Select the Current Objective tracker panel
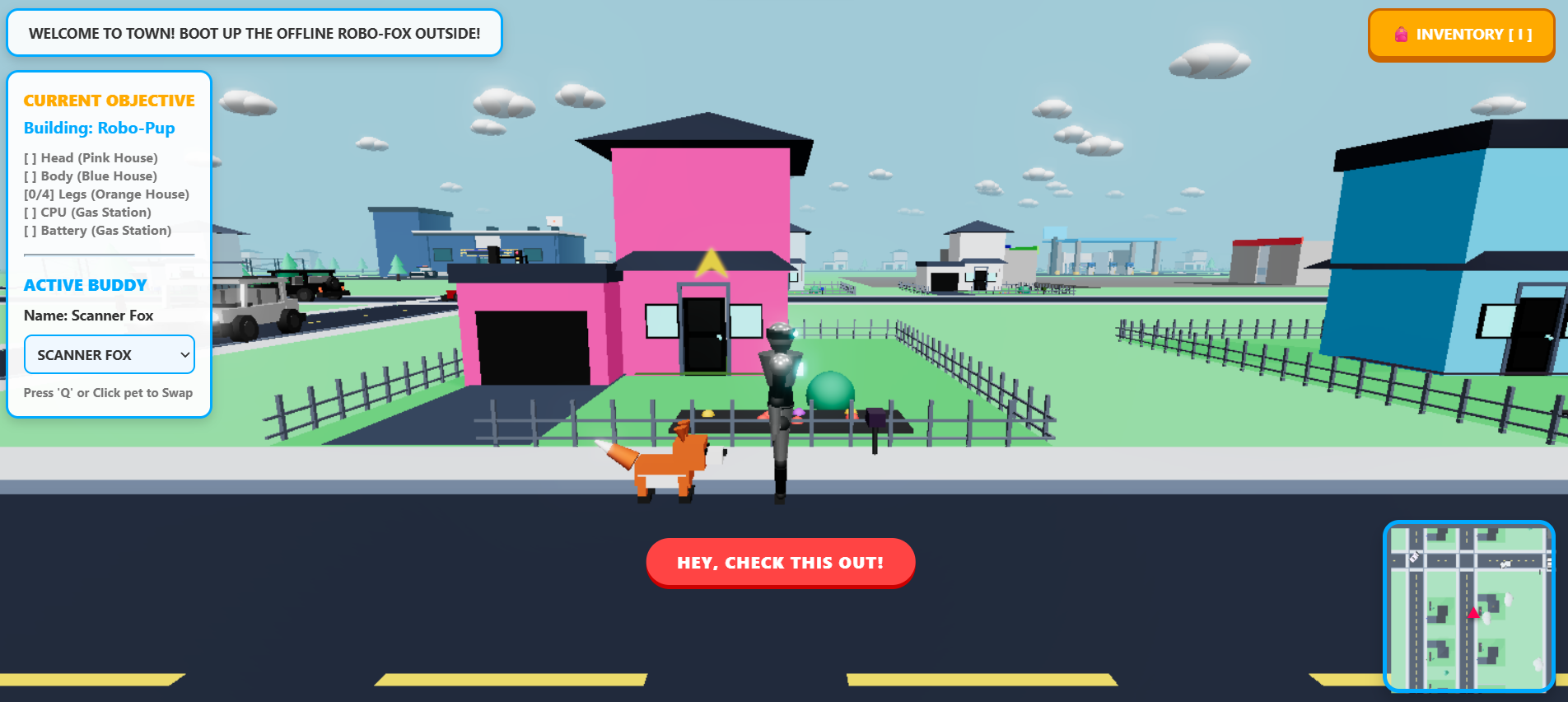Viewport: 1568px width, 702px height. tap(109, 165)
